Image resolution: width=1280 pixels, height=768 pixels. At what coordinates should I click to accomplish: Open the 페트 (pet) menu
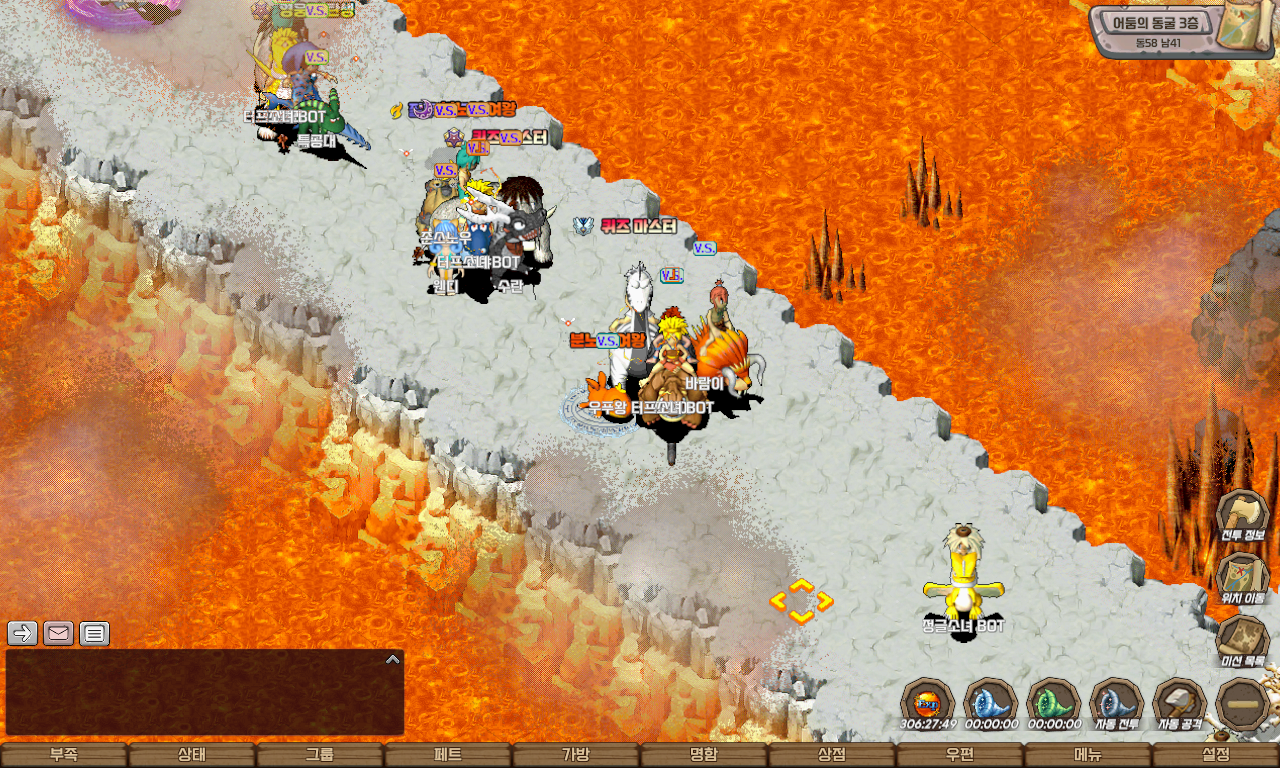pyautogui.click(x=448, y=755)
